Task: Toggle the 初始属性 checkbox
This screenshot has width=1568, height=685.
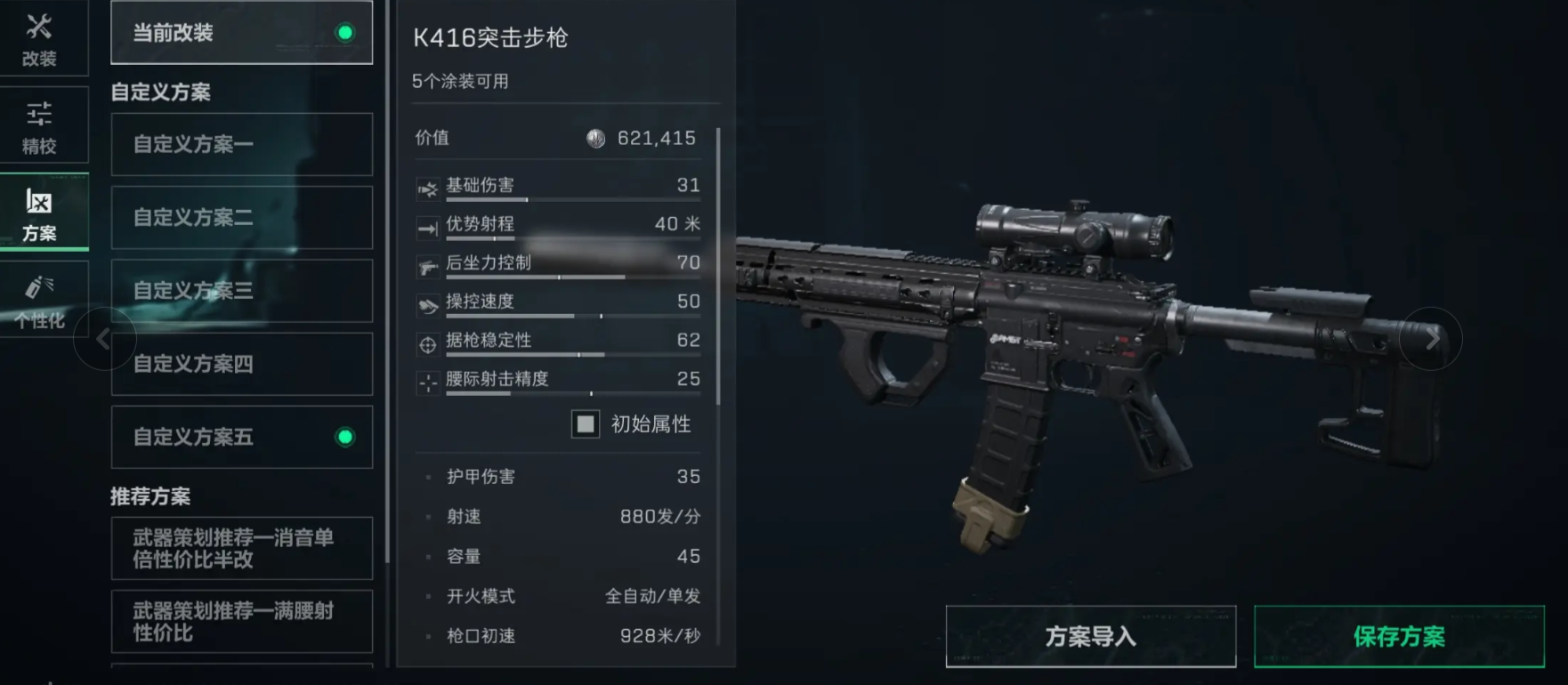Action: point(586,424)
